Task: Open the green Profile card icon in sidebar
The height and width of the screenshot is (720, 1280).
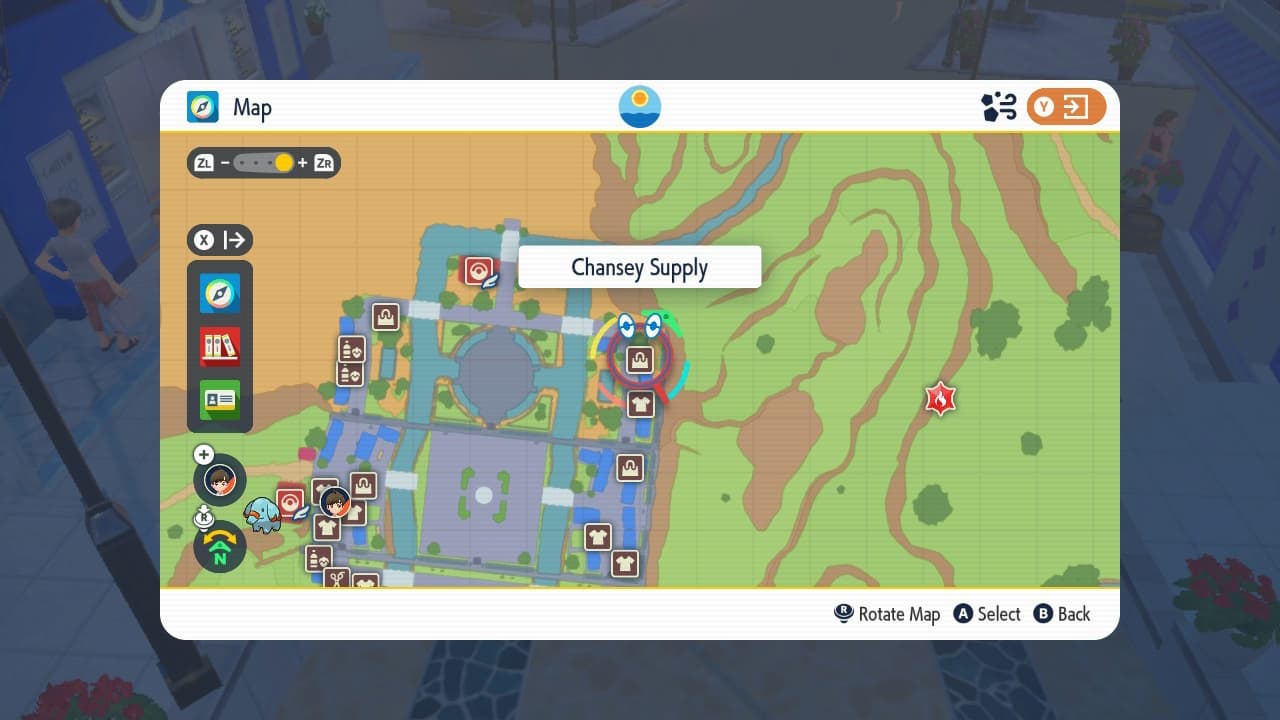Action: click(x=219, y=397)
